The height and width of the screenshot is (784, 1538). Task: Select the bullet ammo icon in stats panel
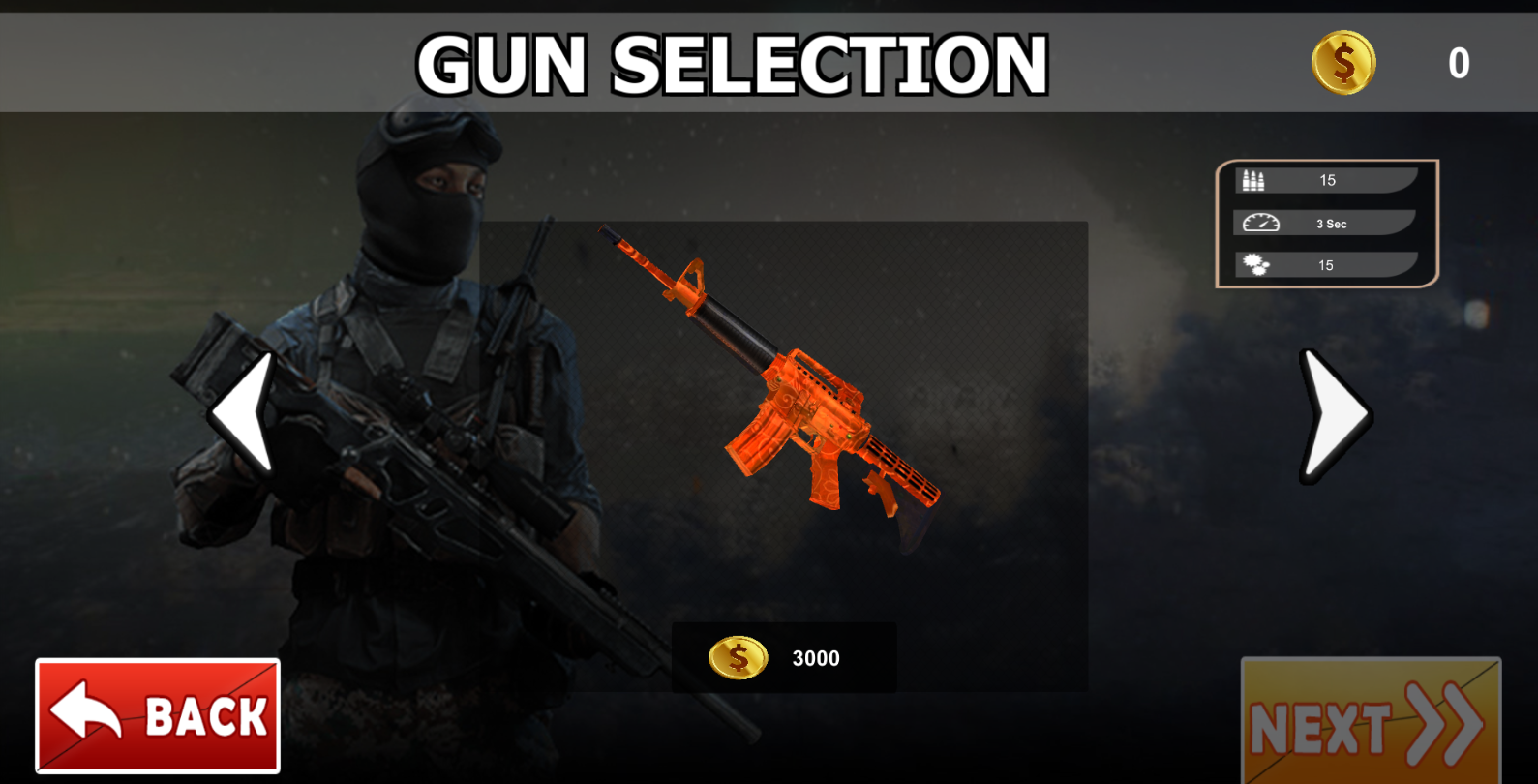pos(1252,179)
